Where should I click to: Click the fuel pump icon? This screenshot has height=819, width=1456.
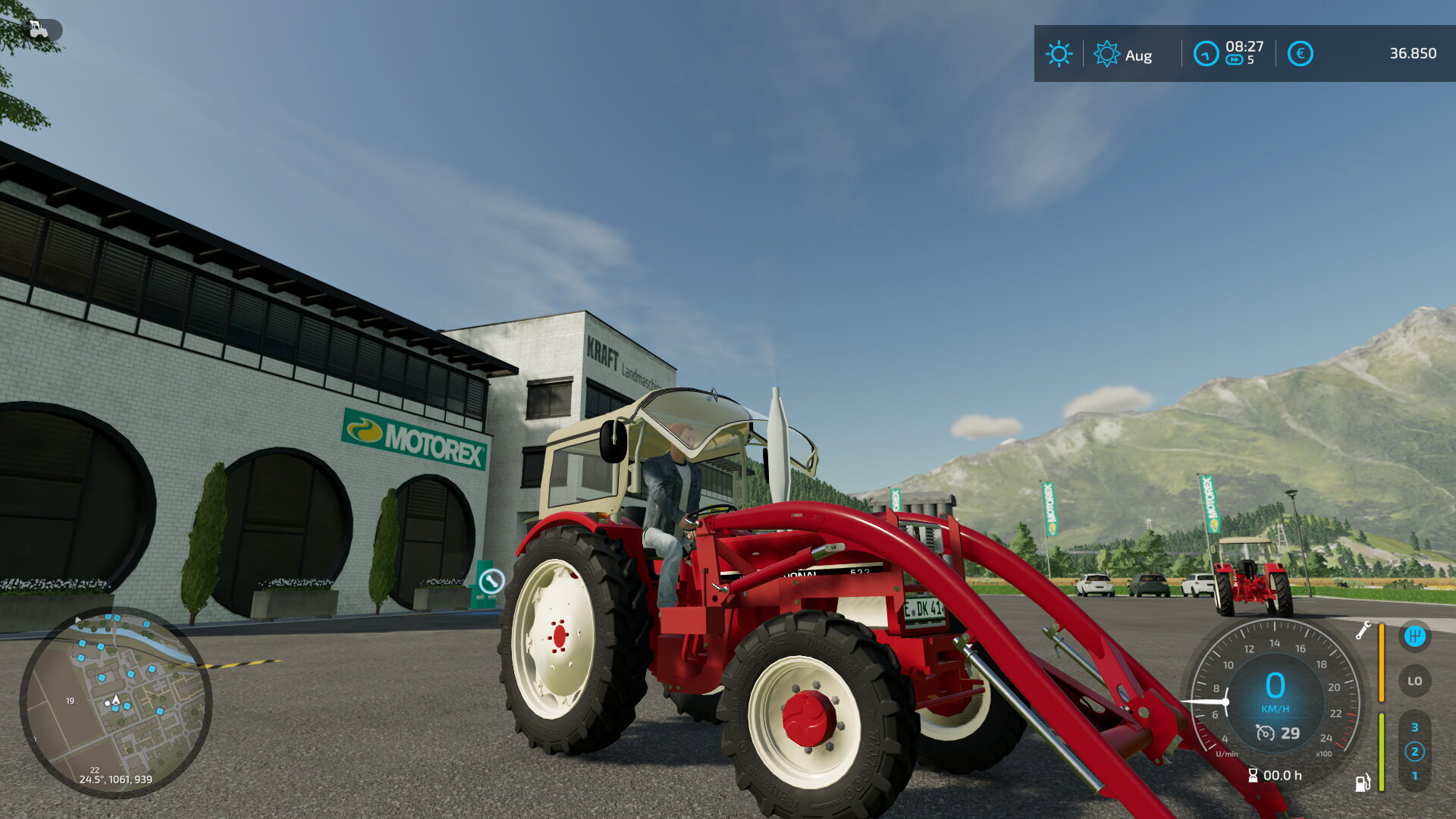[1363, 783]
